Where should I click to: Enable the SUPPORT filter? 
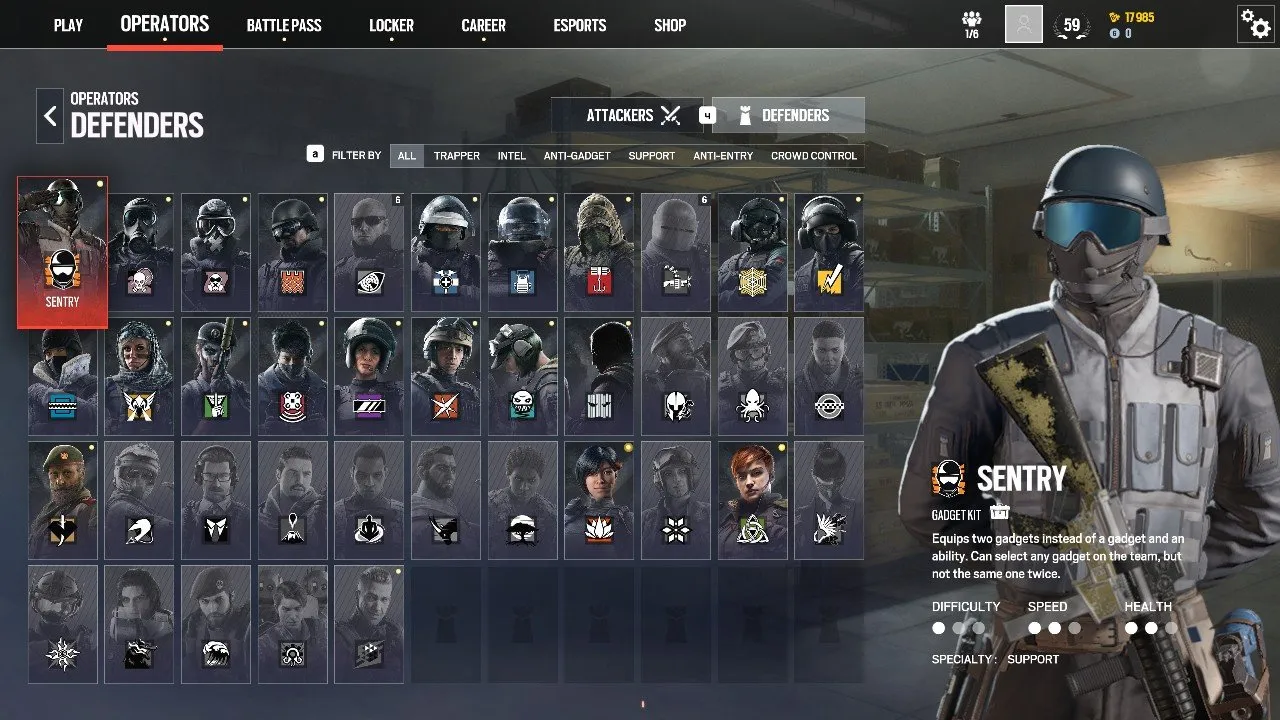tap(651, 156)
